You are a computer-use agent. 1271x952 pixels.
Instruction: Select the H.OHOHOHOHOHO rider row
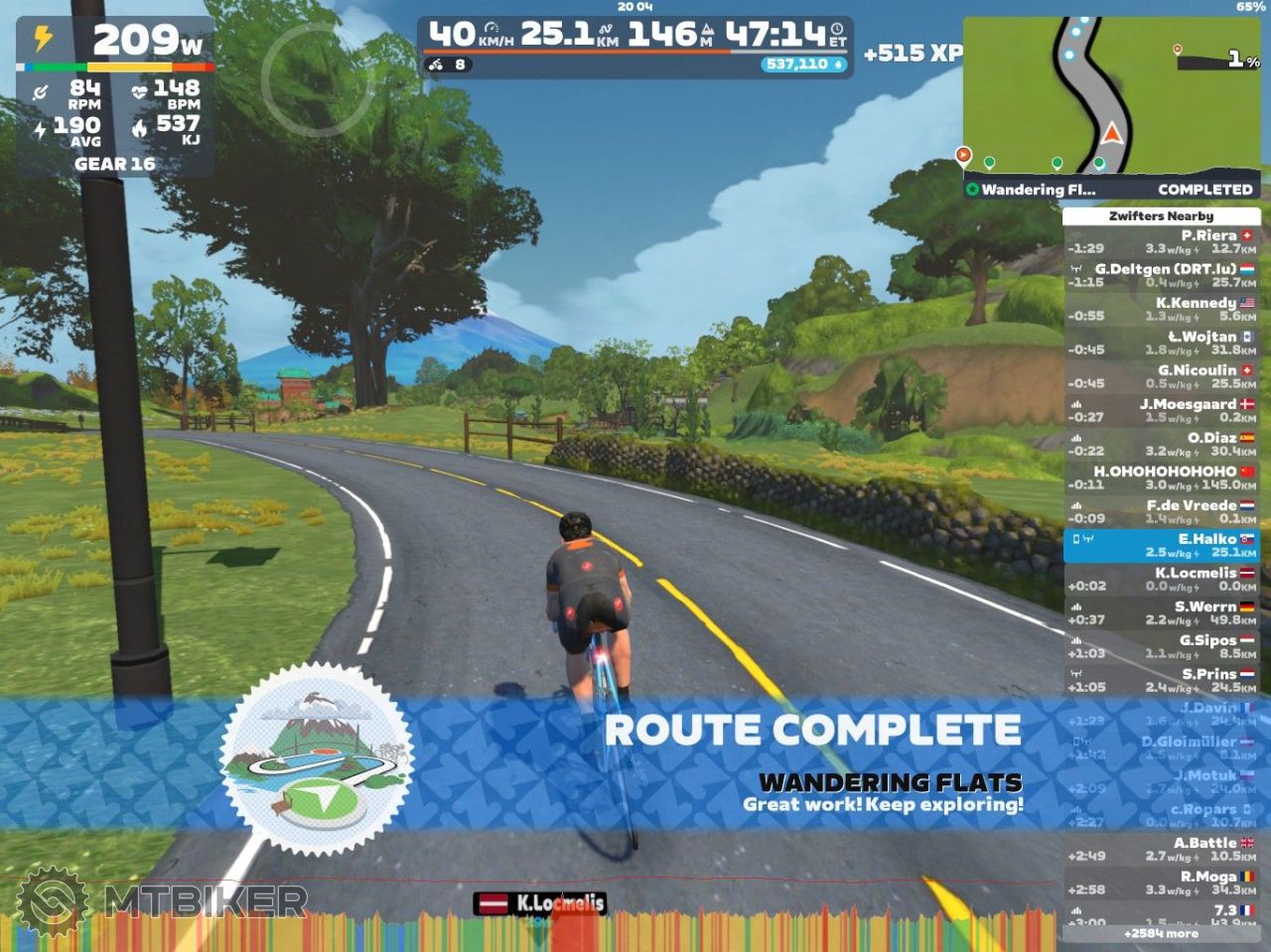[x=1161, y=478]
